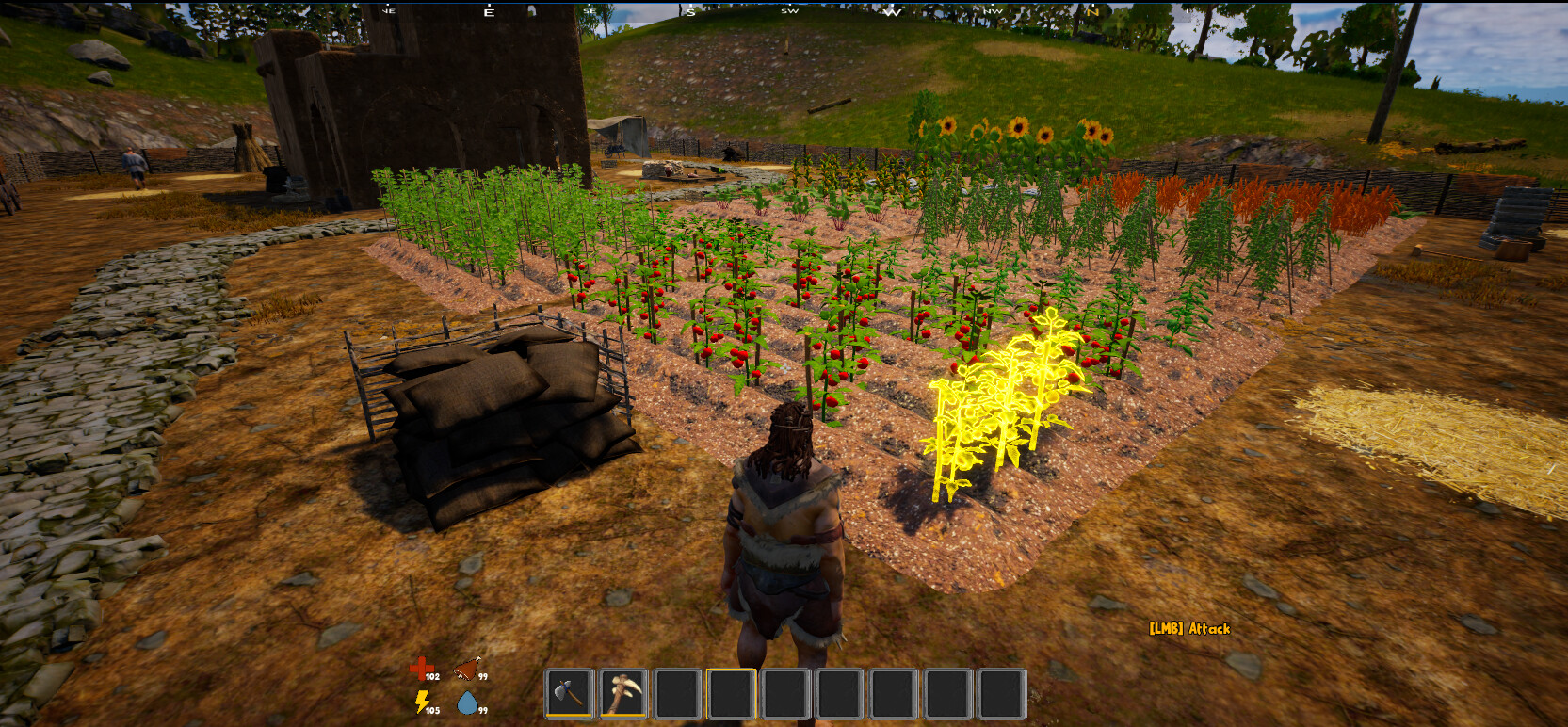Click a sunflower in the back row
Screen dimensions: 1568x727
[x=1017, y=127]
